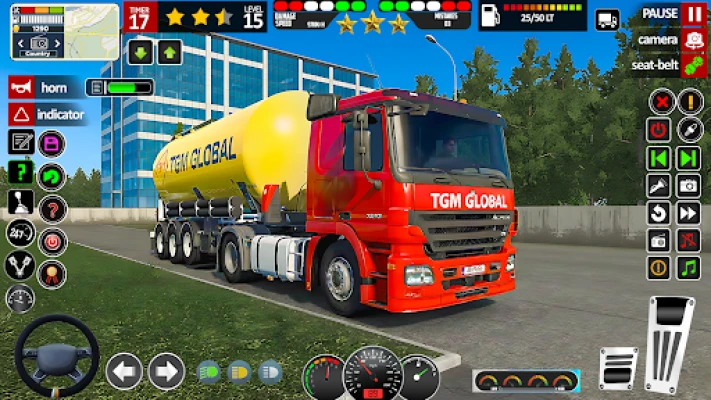Fasten the seat-belt button
This screenshot has width=711, height=400.
[693, 65]
